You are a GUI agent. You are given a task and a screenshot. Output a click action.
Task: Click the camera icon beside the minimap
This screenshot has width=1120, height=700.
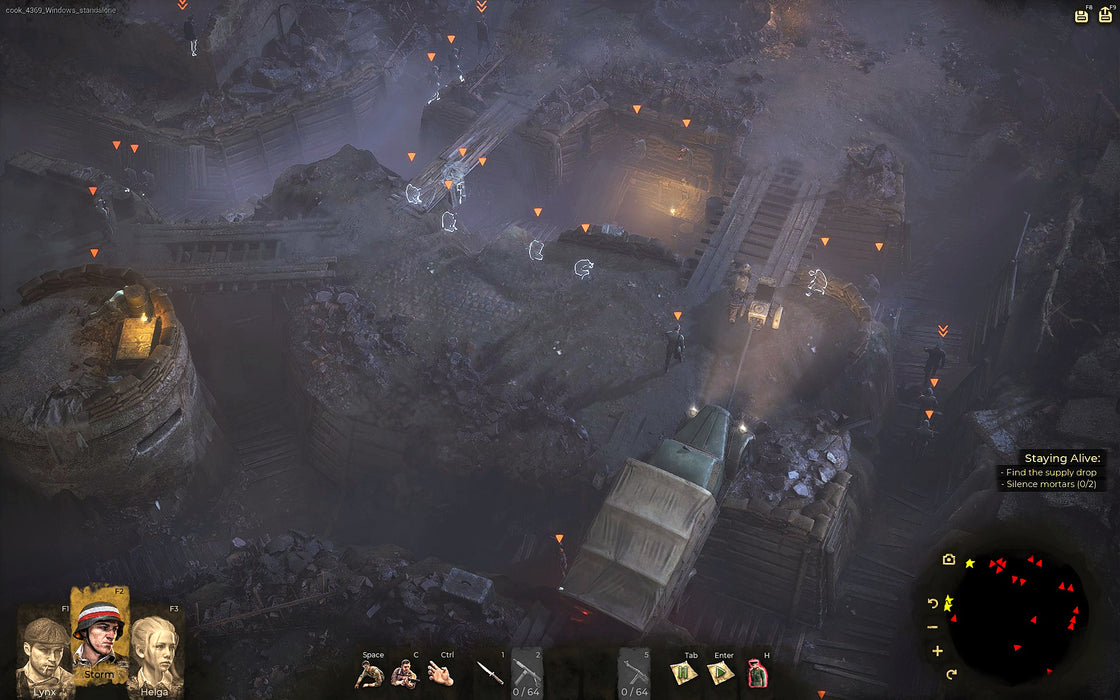tap(948, 560)
